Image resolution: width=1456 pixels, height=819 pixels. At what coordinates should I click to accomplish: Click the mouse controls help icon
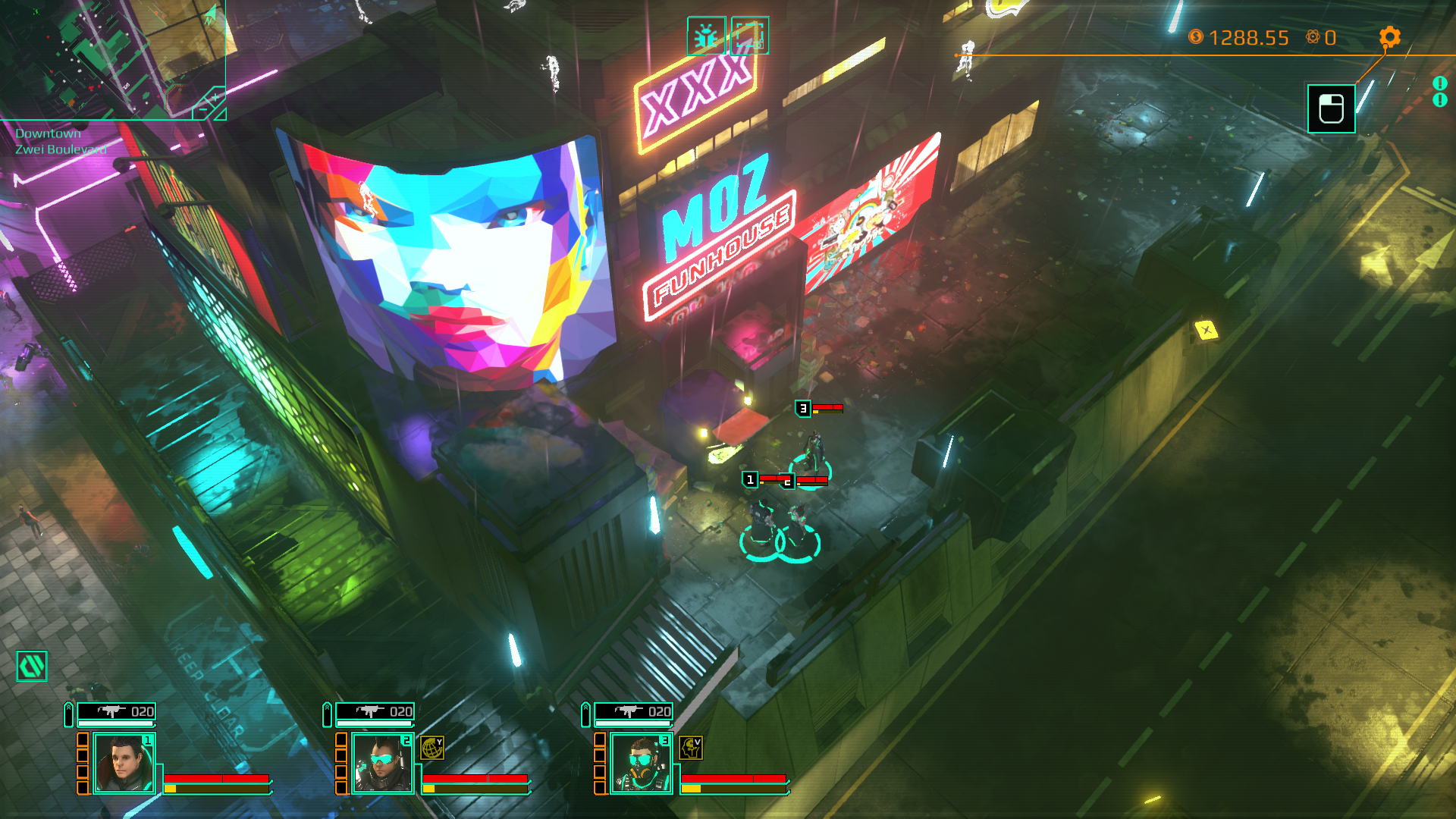coord(1331,108)
